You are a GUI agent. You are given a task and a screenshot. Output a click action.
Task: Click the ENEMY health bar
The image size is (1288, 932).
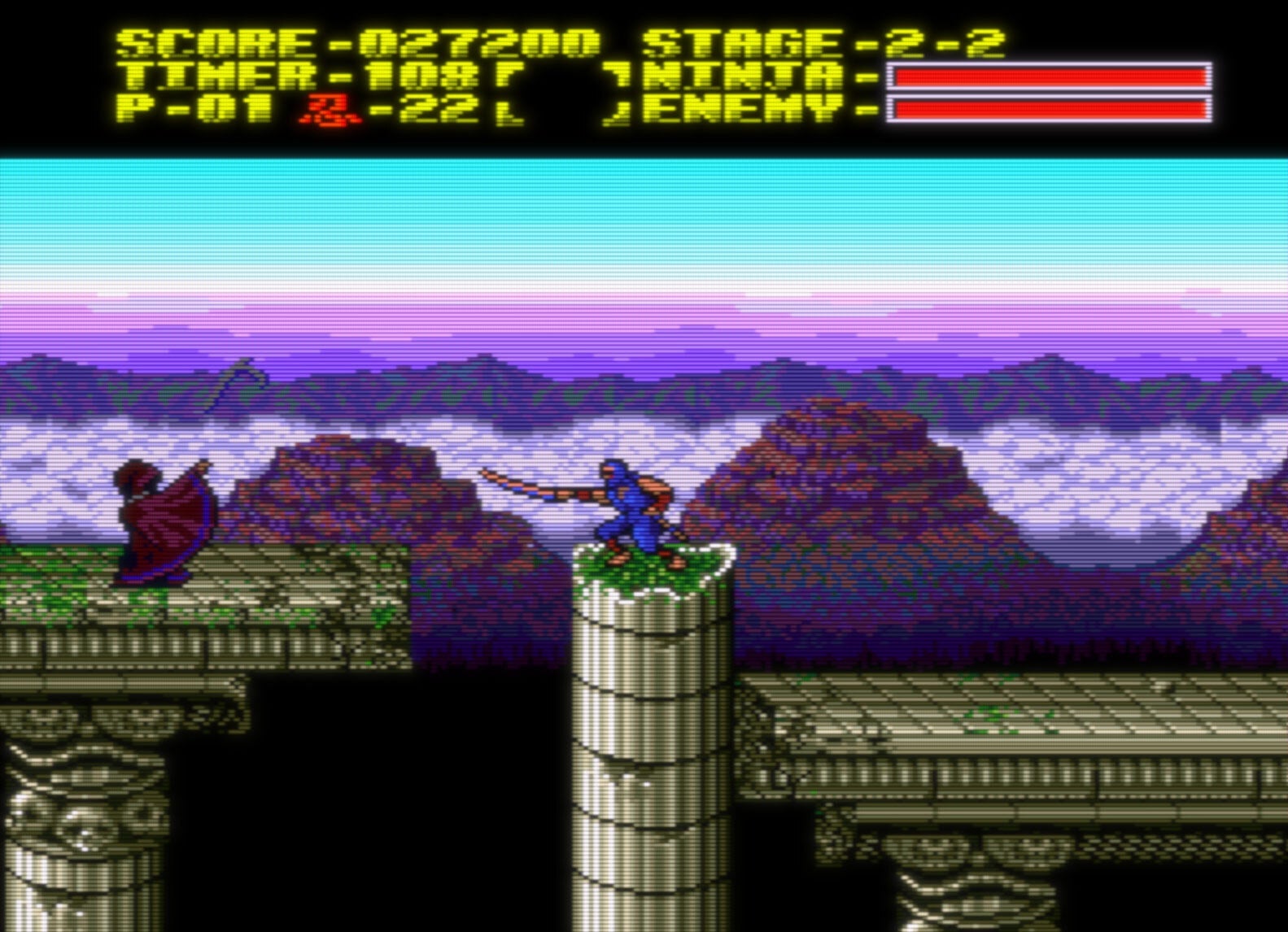tap(1050, 108)
